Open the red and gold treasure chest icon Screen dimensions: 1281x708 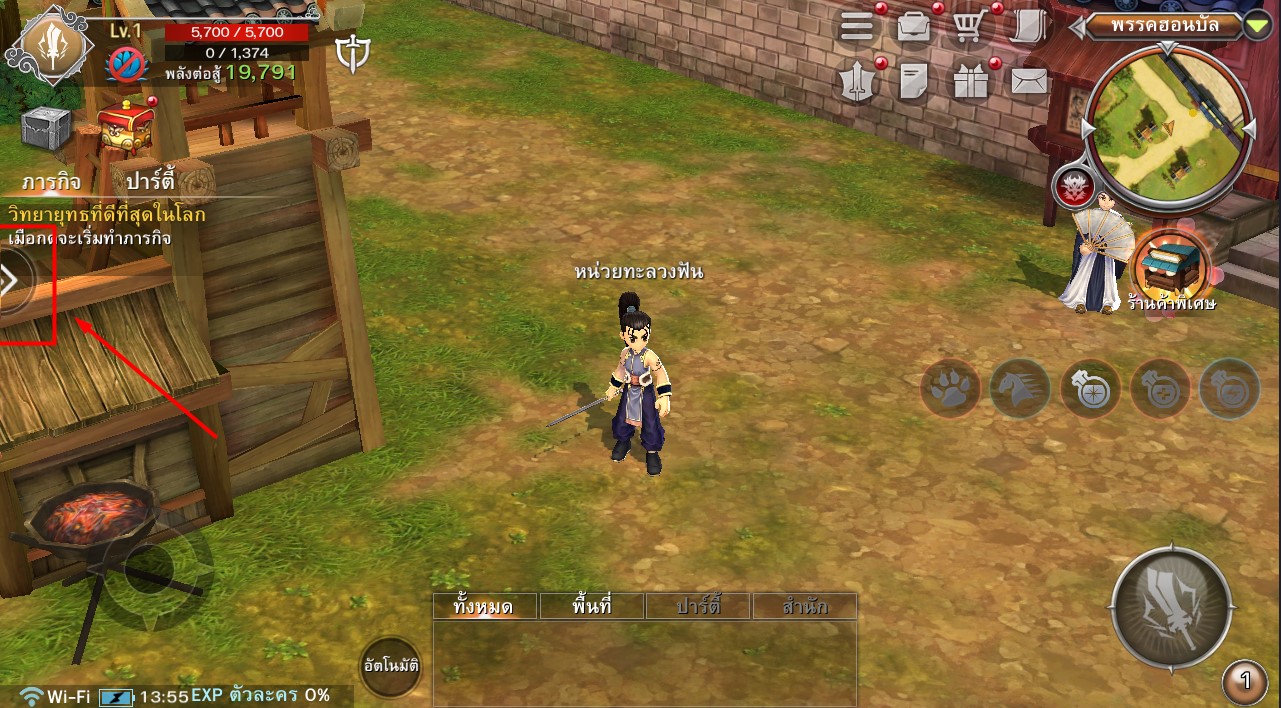point(126,124)
